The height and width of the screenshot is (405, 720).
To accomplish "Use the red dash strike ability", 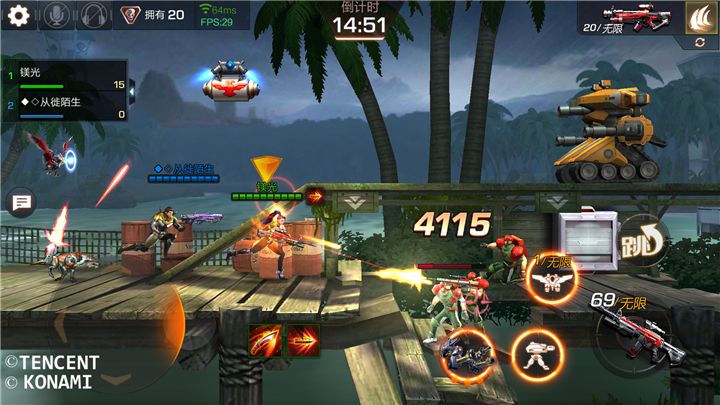I will tap(303, 341).
